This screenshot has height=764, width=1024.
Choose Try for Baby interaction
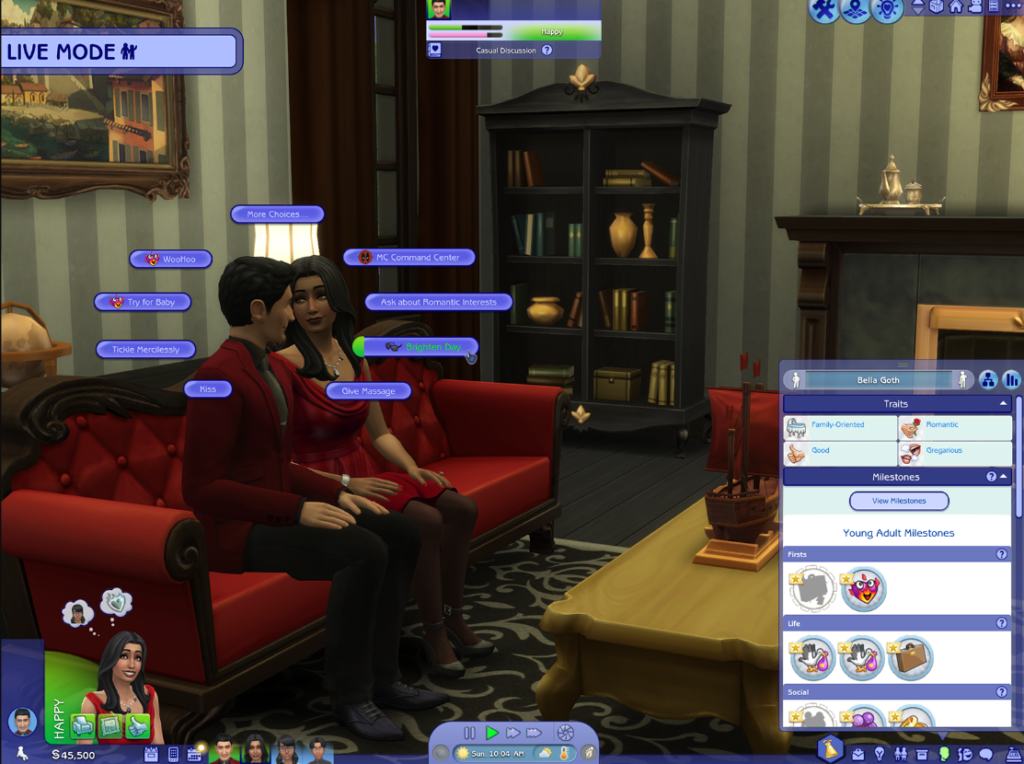[x=142, y=302]
